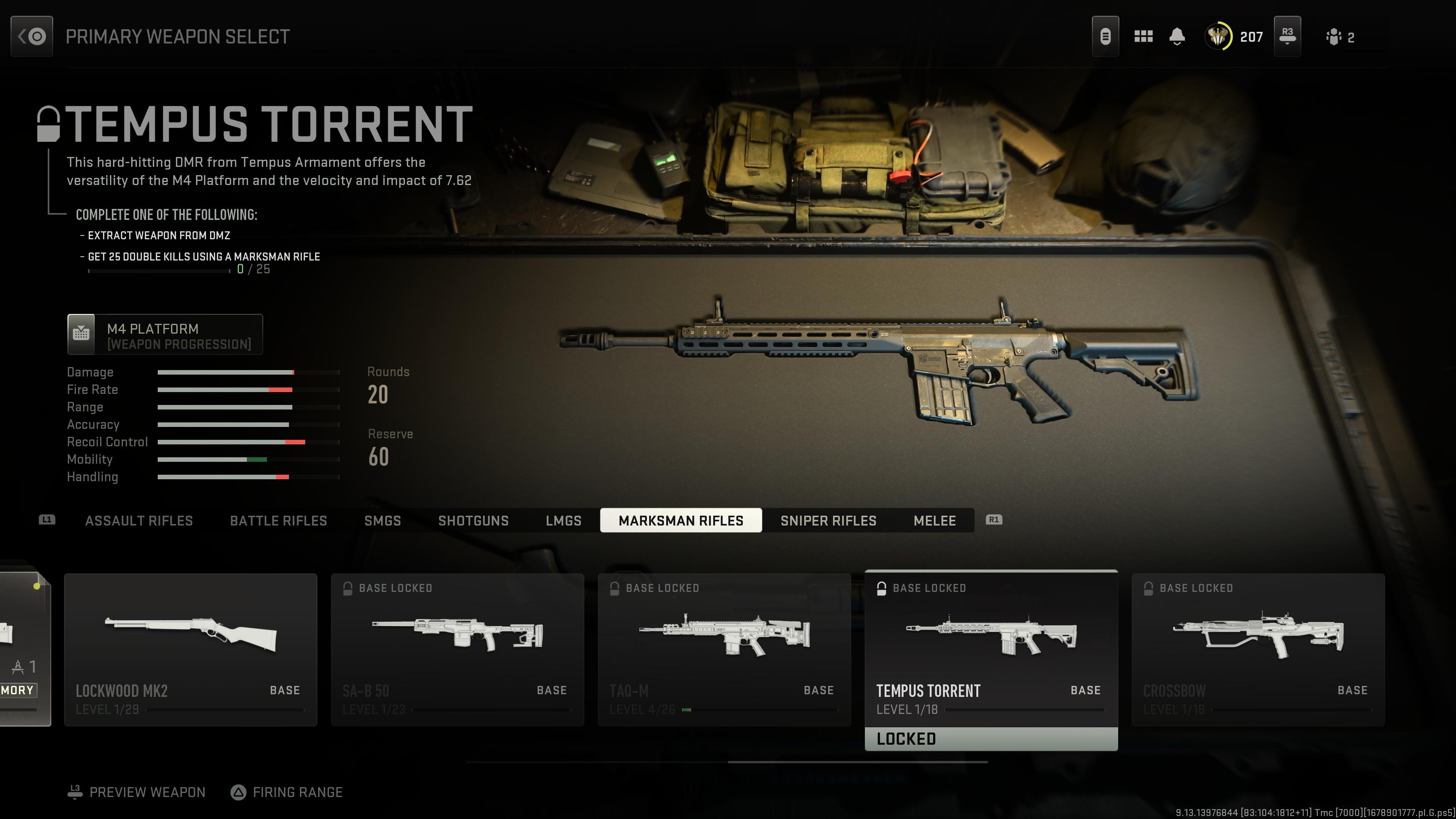1456x819 pixels.
Task: Click the lock icon on the Crossbow card
Action: [x=1148, y=588]
